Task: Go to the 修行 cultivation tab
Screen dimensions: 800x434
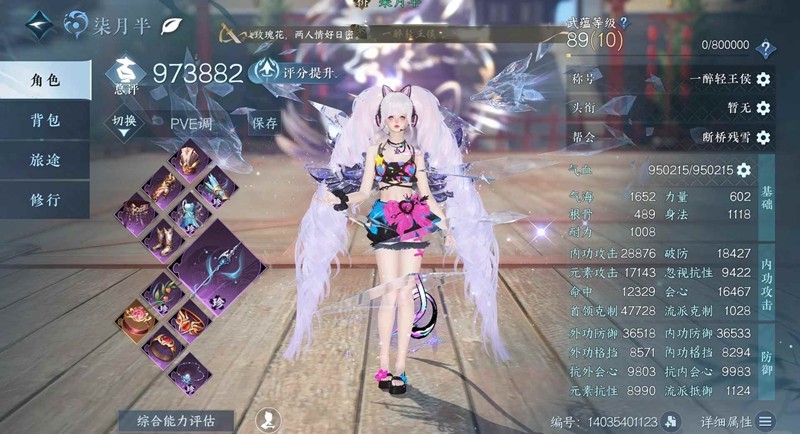Action: pos(45,199)
